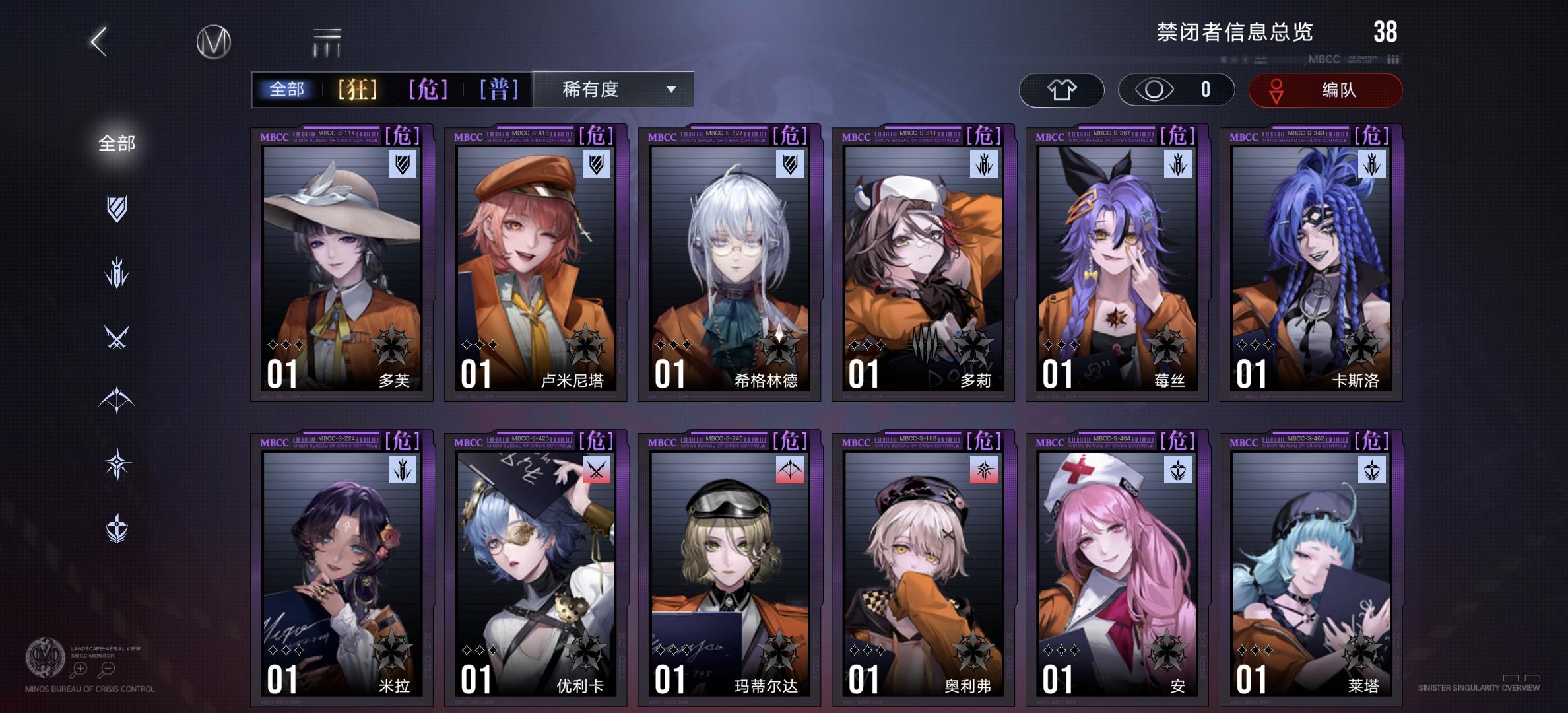Switch to the 全部 filter tab

(287, 90)
